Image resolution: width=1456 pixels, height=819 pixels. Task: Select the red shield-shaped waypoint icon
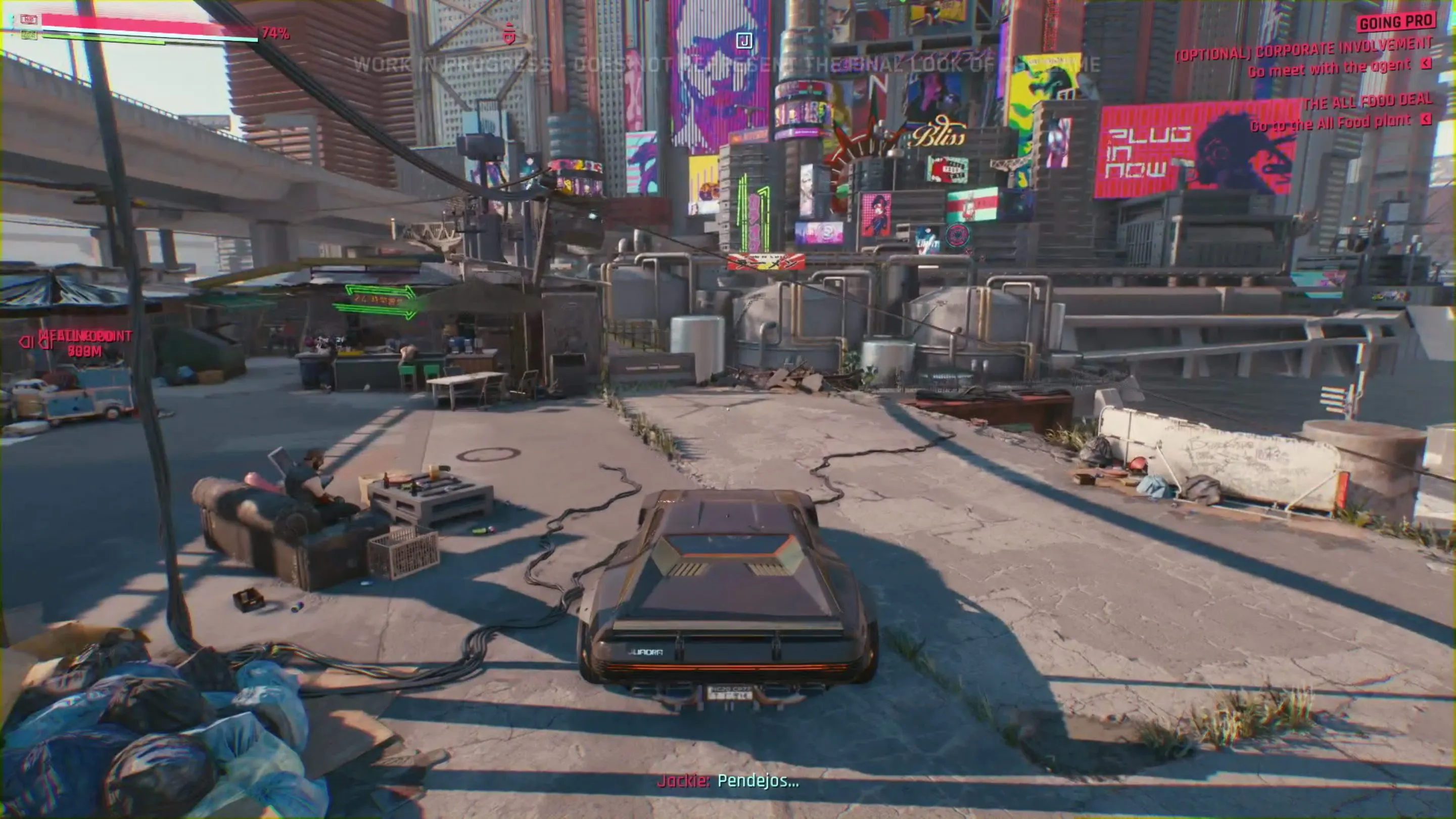point(509,34)
